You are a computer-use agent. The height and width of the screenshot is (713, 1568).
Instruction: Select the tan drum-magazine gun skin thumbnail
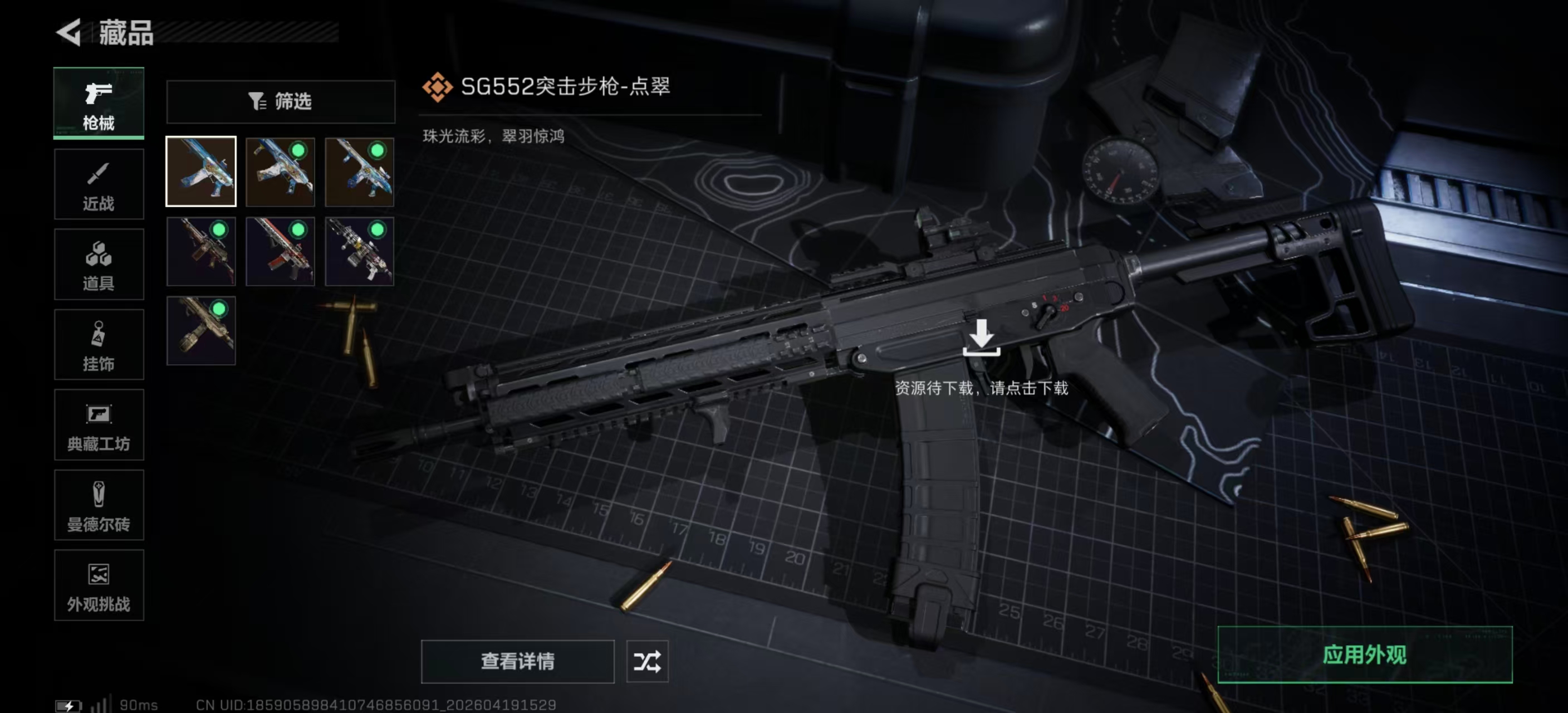(x=201, y=331)
